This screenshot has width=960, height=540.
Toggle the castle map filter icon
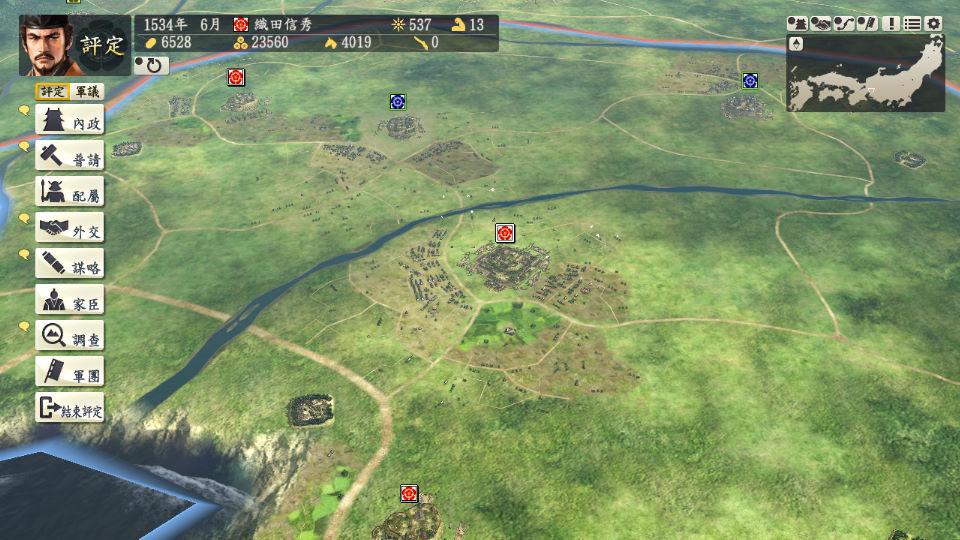(798, 23)
